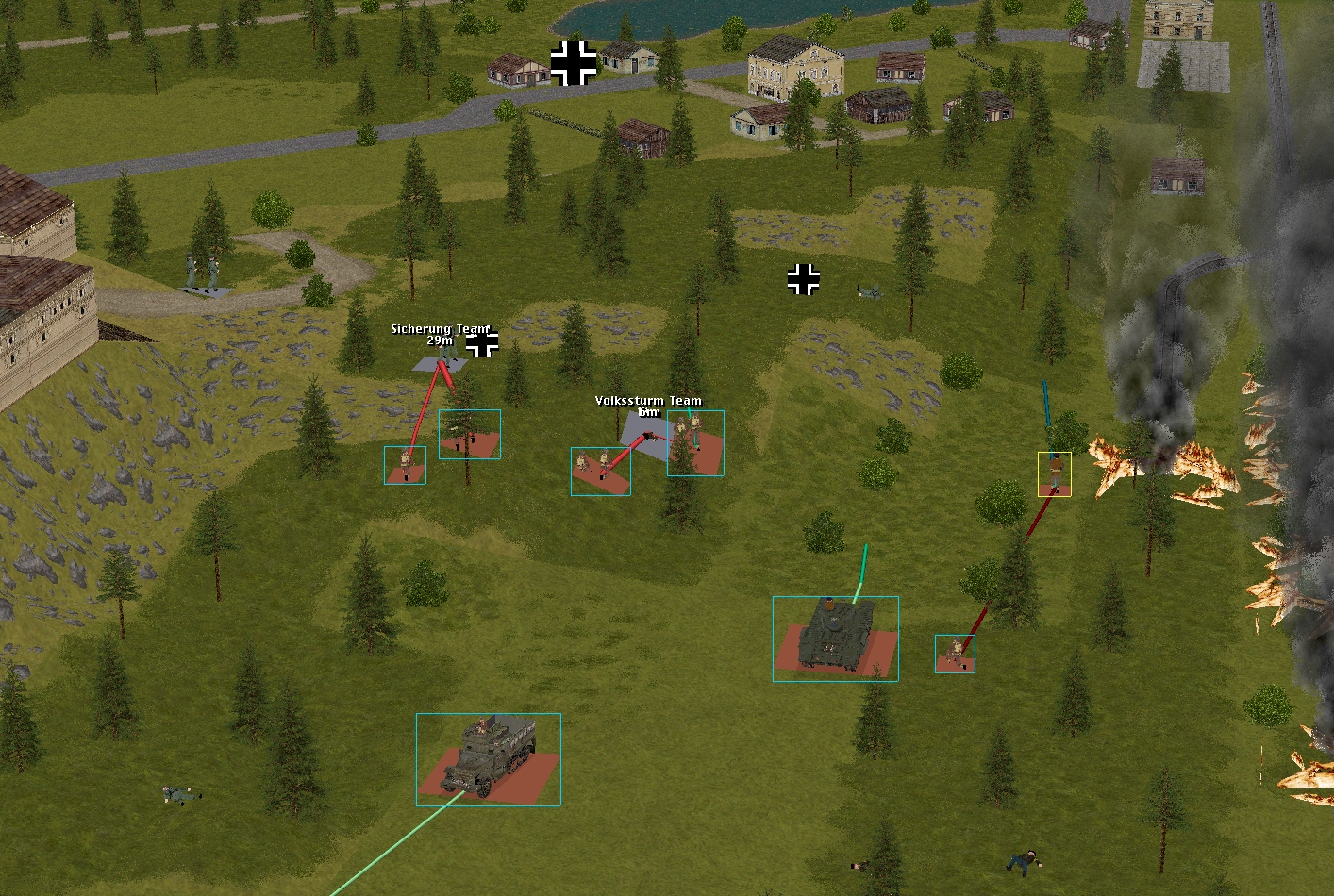Target the Volkssturm Team enemy label
This screenshot has width=1334, height=896.
[x=648, y=401]
